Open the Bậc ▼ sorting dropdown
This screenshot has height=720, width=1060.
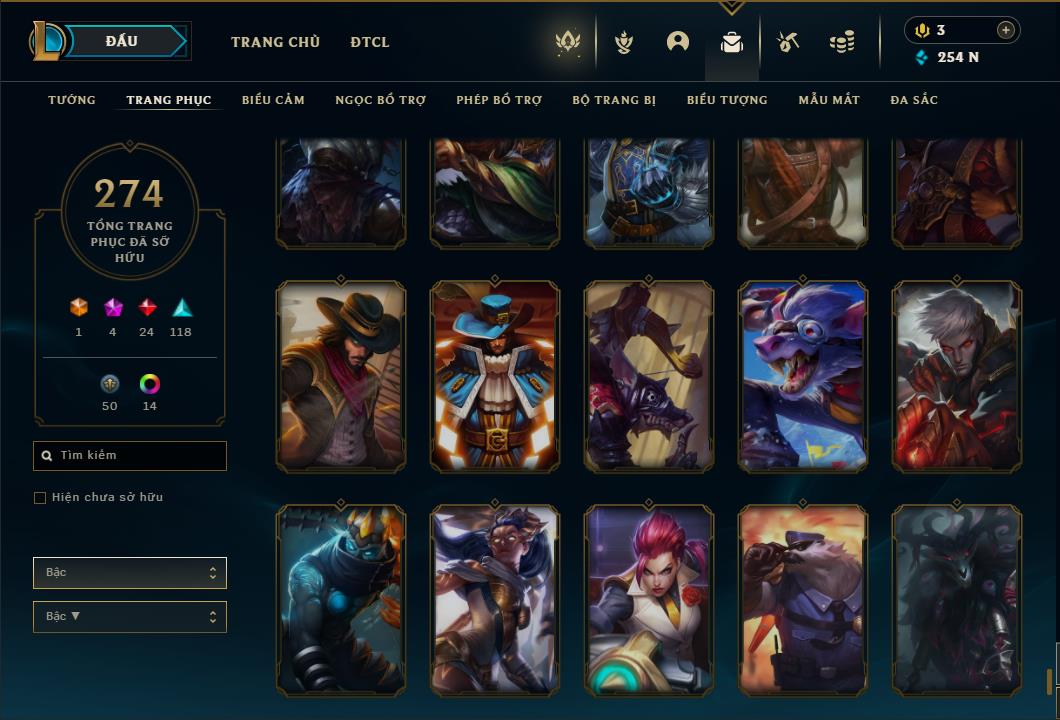130,617
